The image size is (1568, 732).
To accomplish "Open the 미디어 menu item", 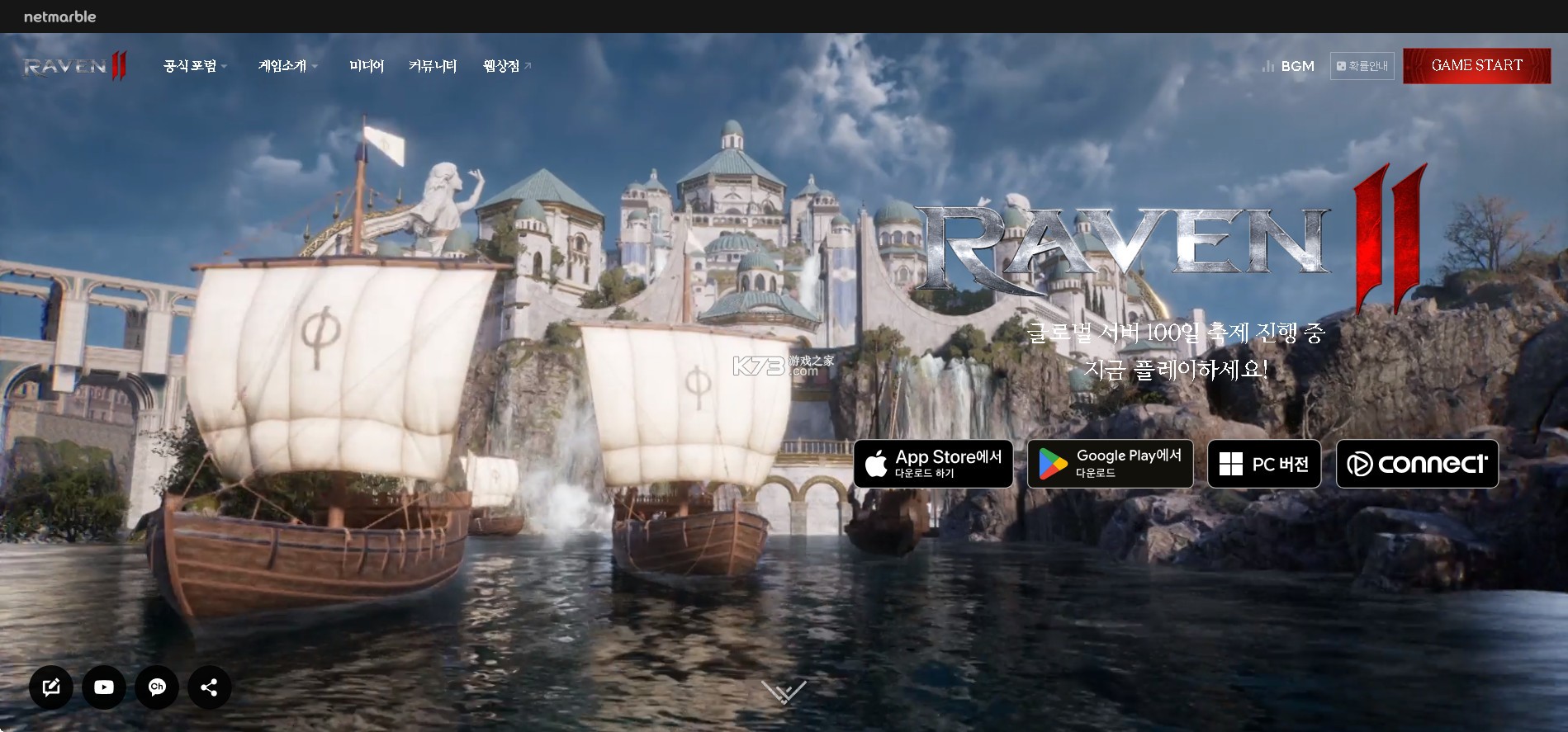I will (x=367, y=66).
